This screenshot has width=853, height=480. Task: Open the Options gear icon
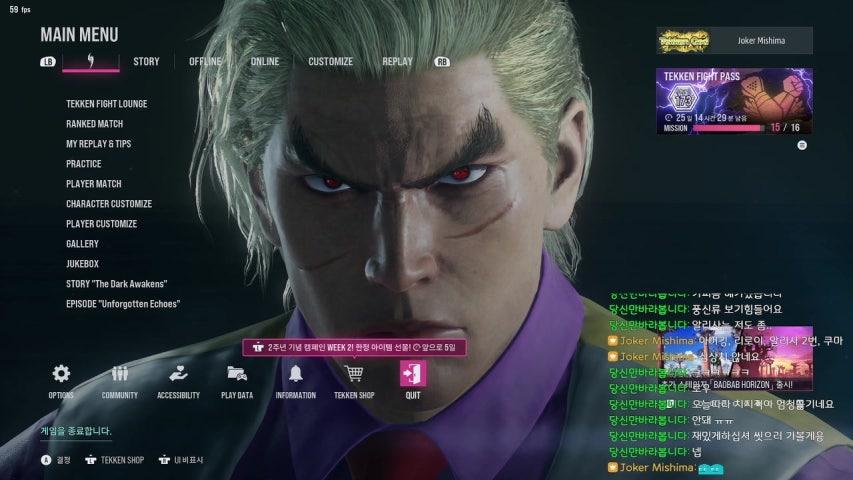(61, 375)
